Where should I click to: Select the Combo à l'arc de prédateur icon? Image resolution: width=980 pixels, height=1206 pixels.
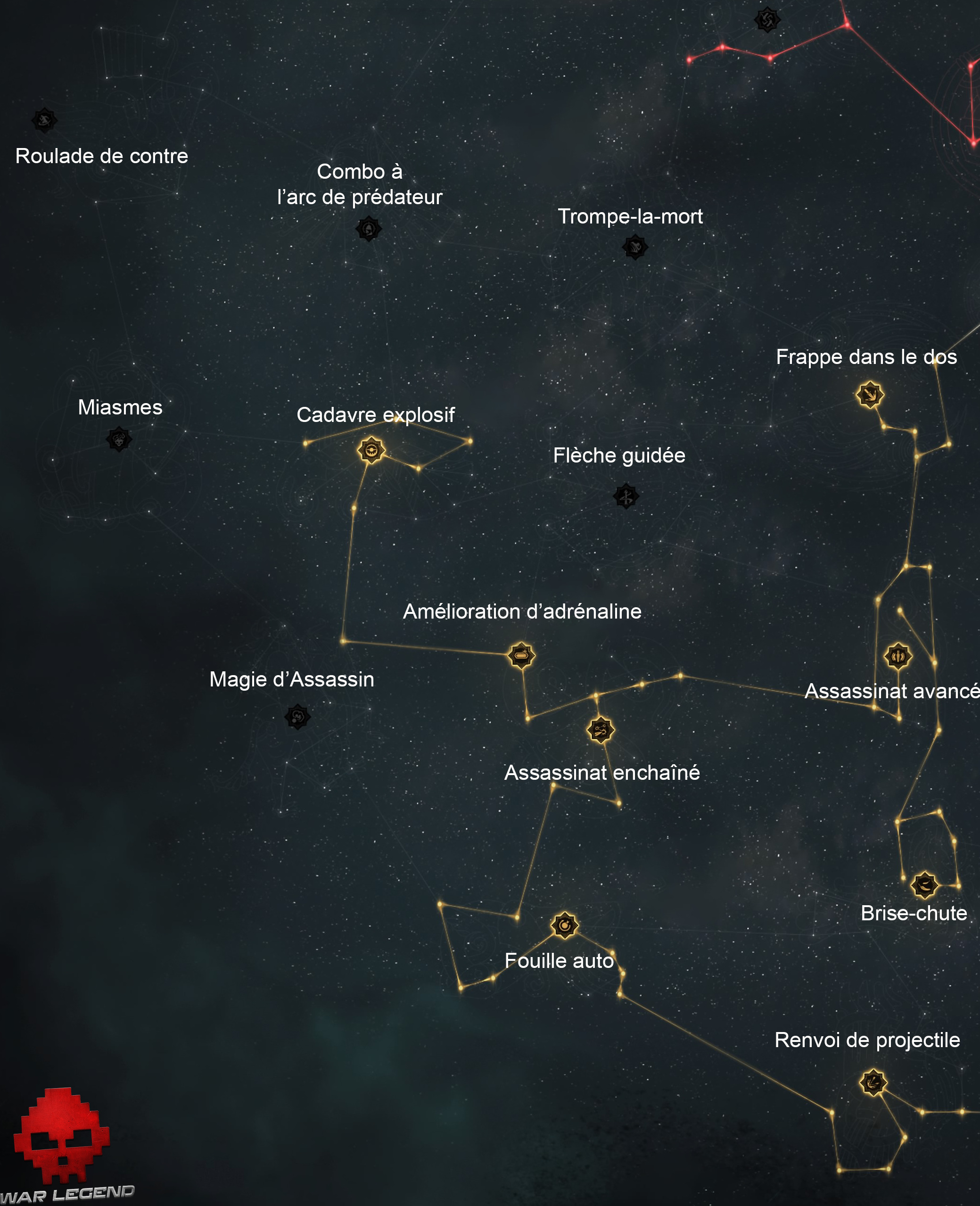370,230
